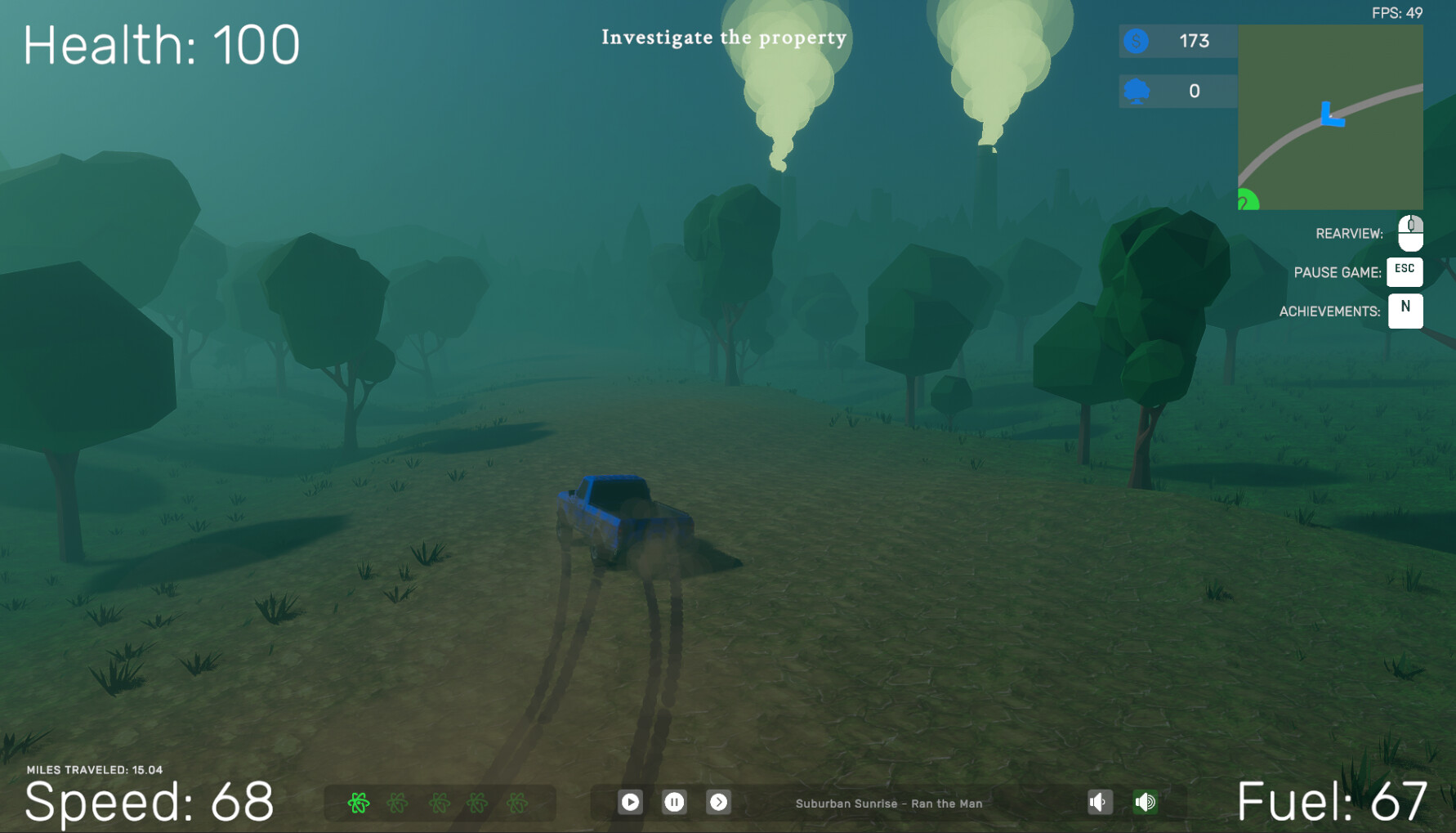The image size is (1456, 833).
Task: Open the objective text Investigate the property
Action: [x=724, y=37]
